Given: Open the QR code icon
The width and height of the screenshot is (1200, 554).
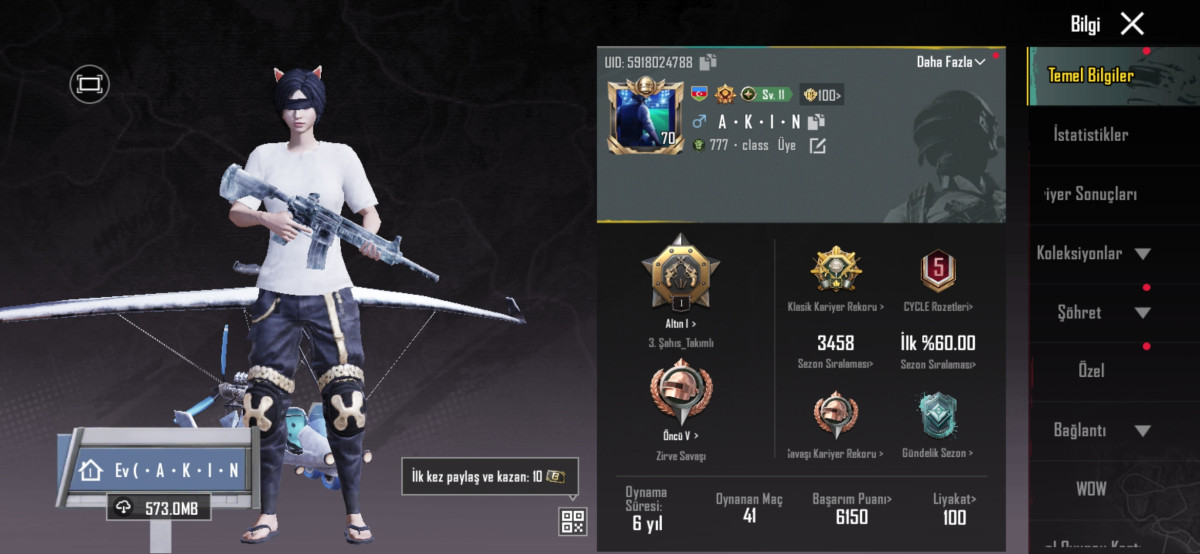Looking at the screenshot, I should tap(573, 521).
